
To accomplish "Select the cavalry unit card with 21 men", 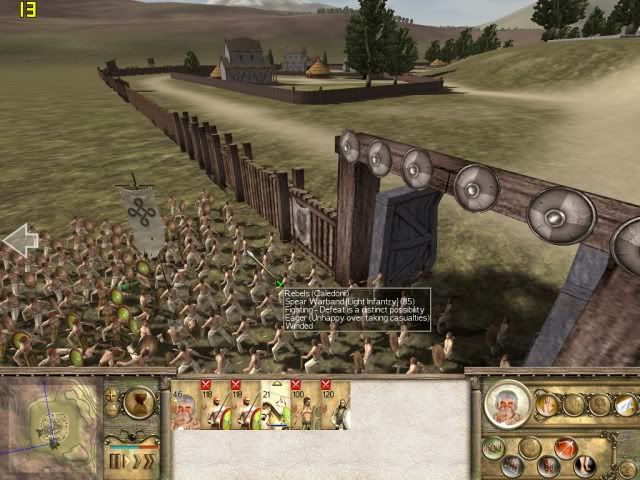I will 274,405.
